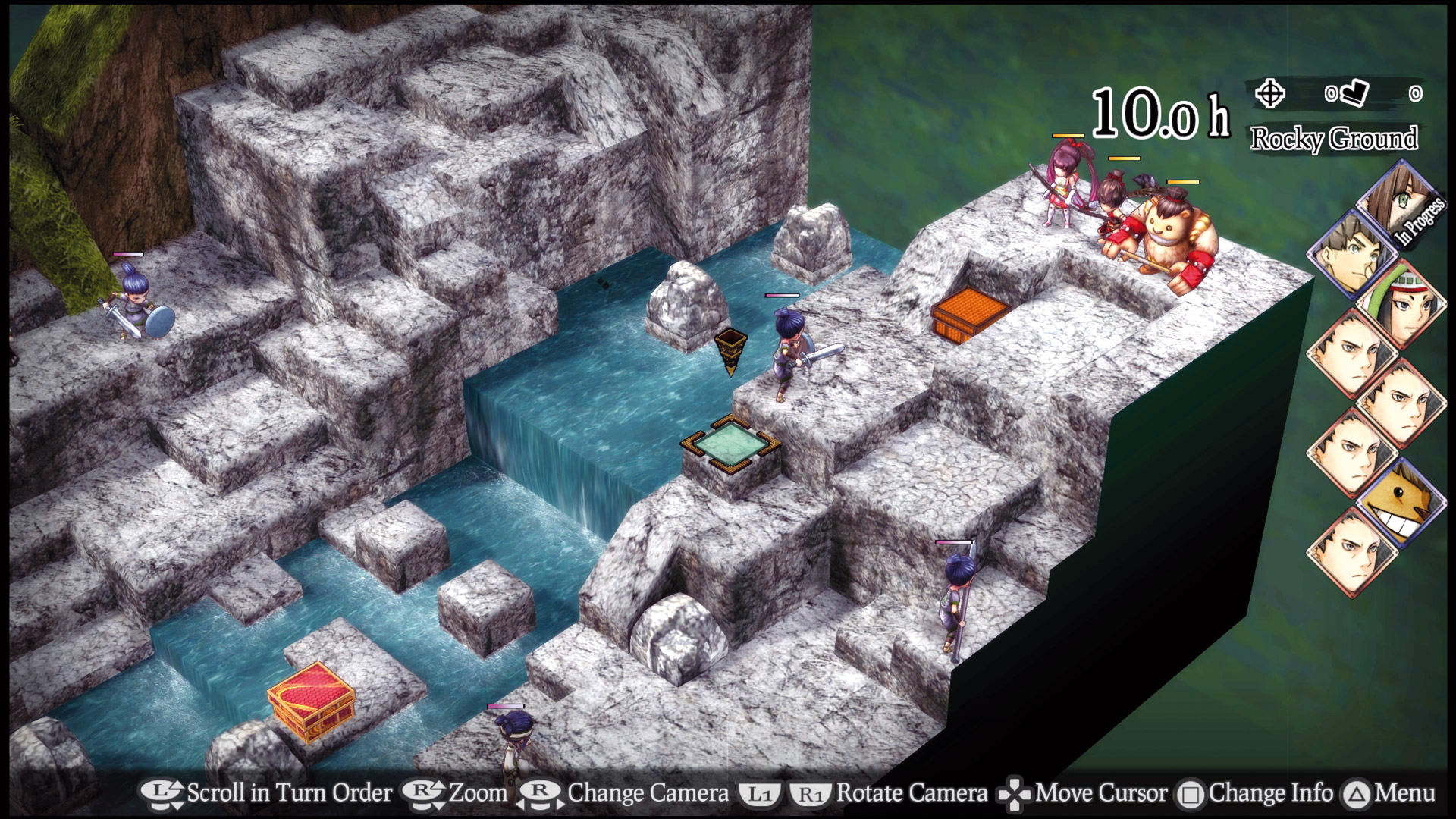This screenshot has height=819, width=1456.
Task: Select the highlighted green cursor tile
Action: [x=730, y=443]
